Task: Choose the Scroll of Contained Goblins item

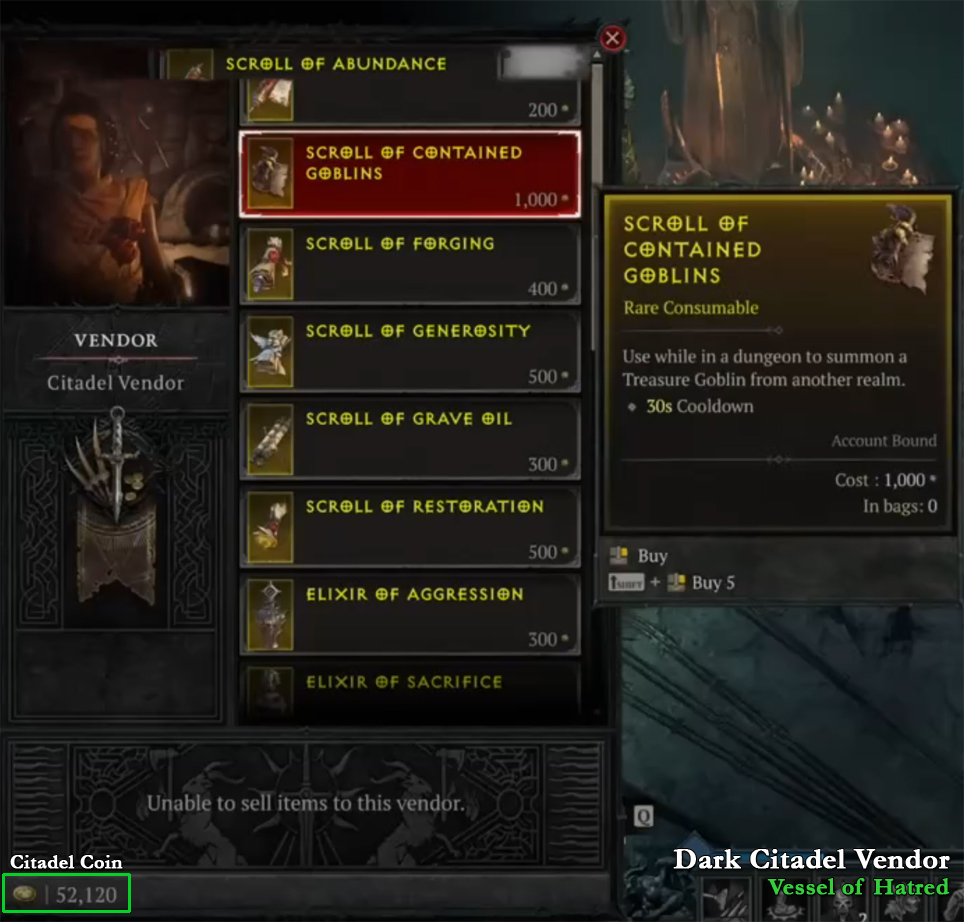Action: [410, 174]
